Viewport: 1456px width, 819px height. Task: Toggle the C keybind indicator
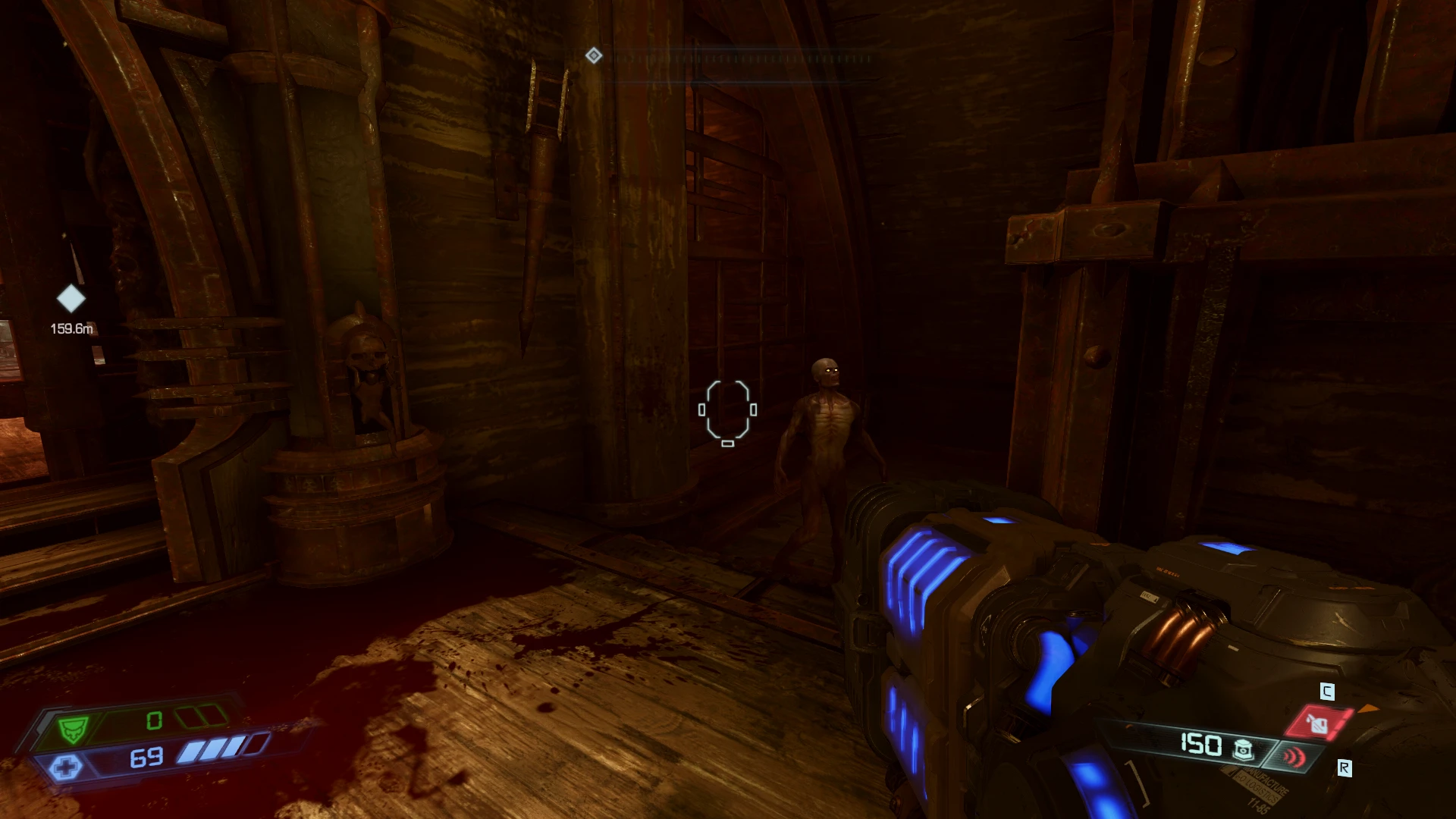1328,691
